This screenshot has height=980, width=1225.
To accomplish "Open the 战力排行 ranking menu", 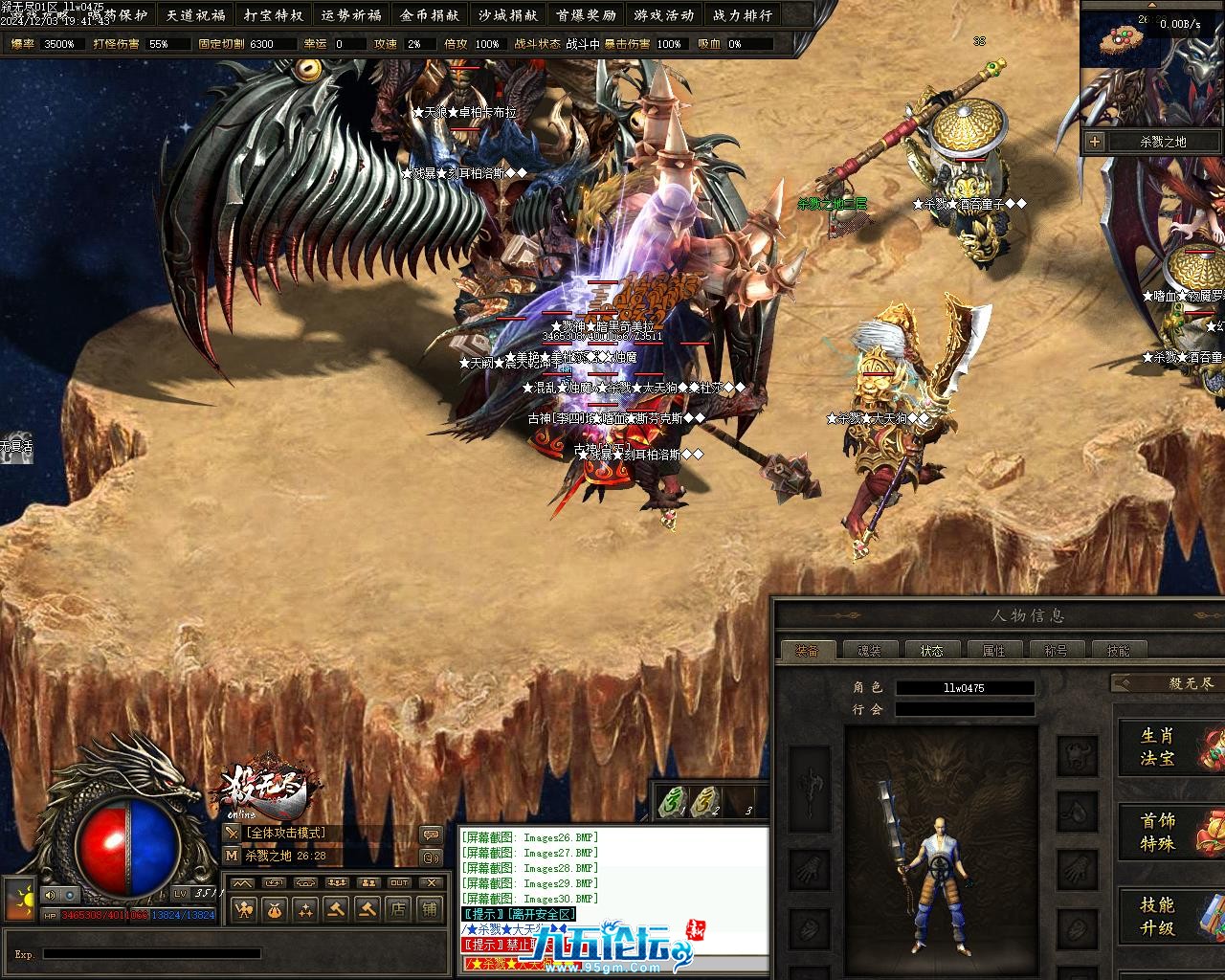I will (x=742, y=15).
